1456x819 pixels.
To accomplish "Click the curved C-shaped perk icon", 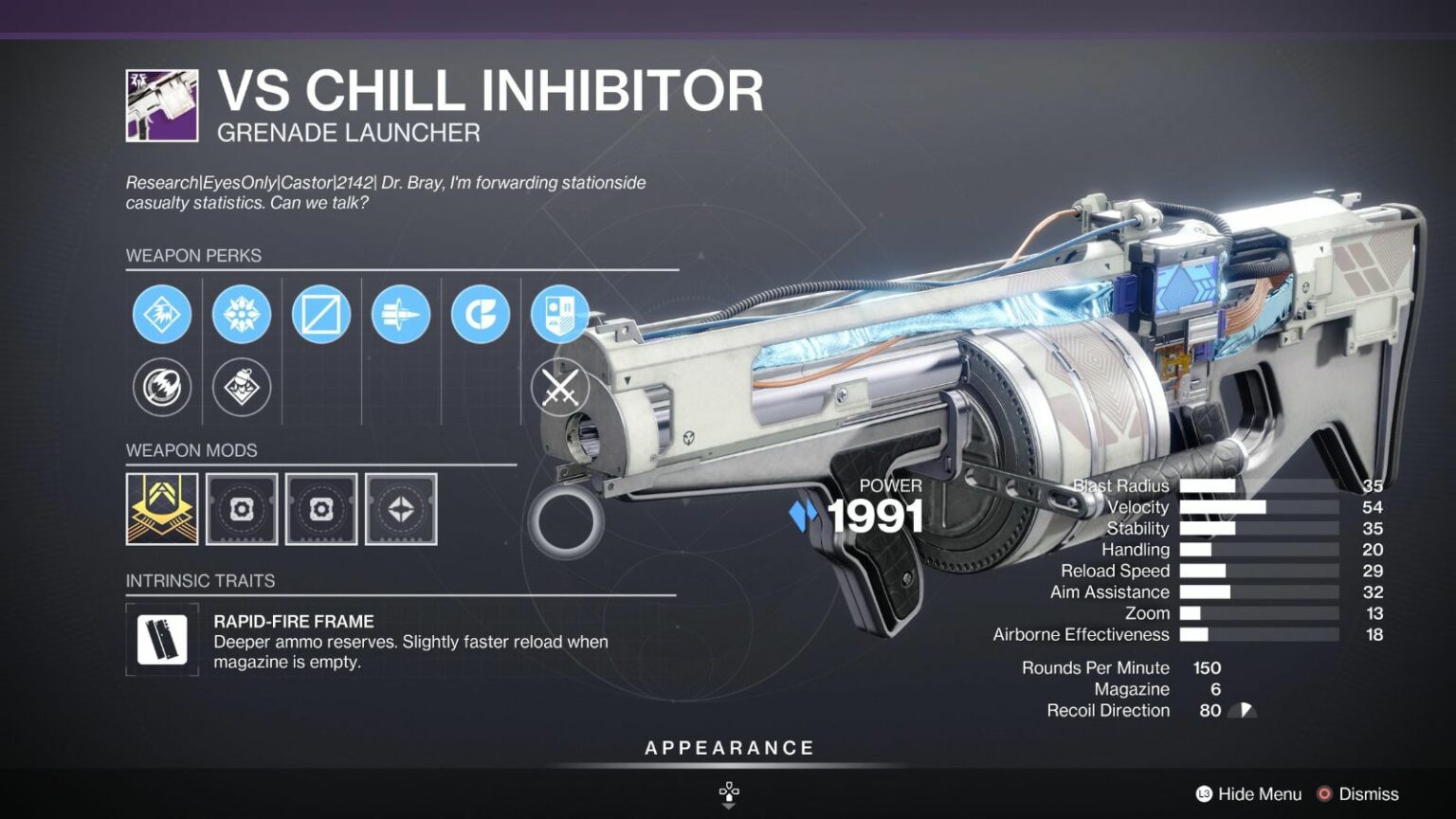I will pos(480,313).
